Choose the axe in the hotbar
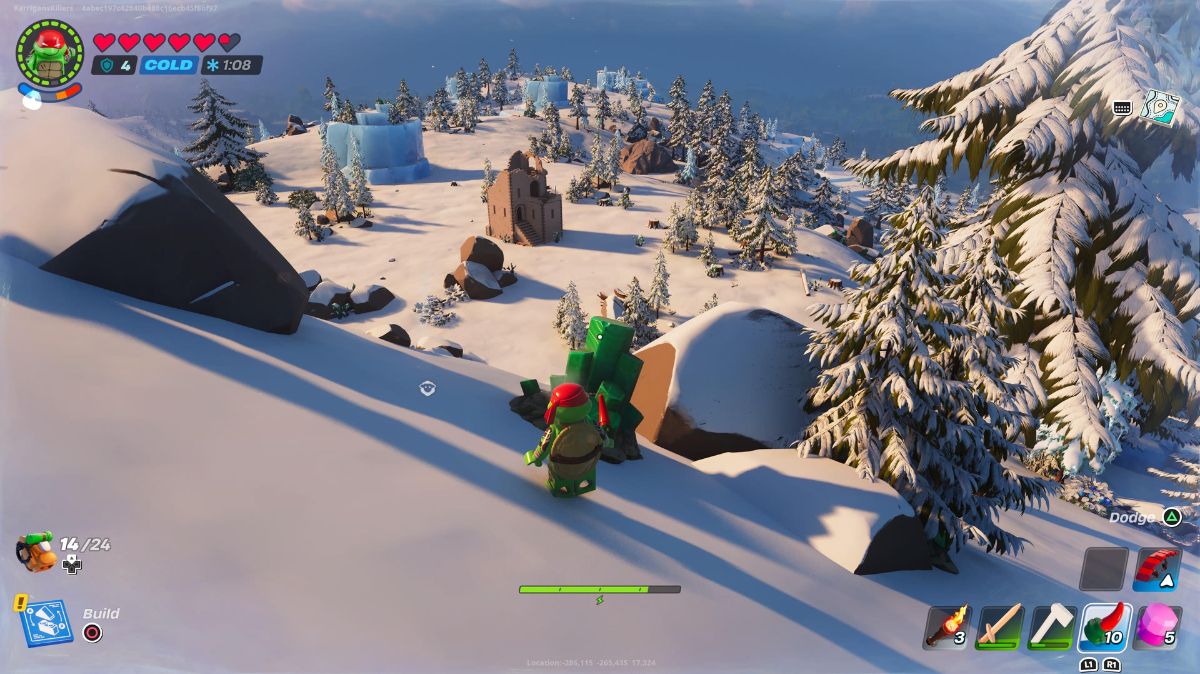Image resolution: width=1200 pixels, height=674 pixels. pyautogui.click(x=1052, y=627)
